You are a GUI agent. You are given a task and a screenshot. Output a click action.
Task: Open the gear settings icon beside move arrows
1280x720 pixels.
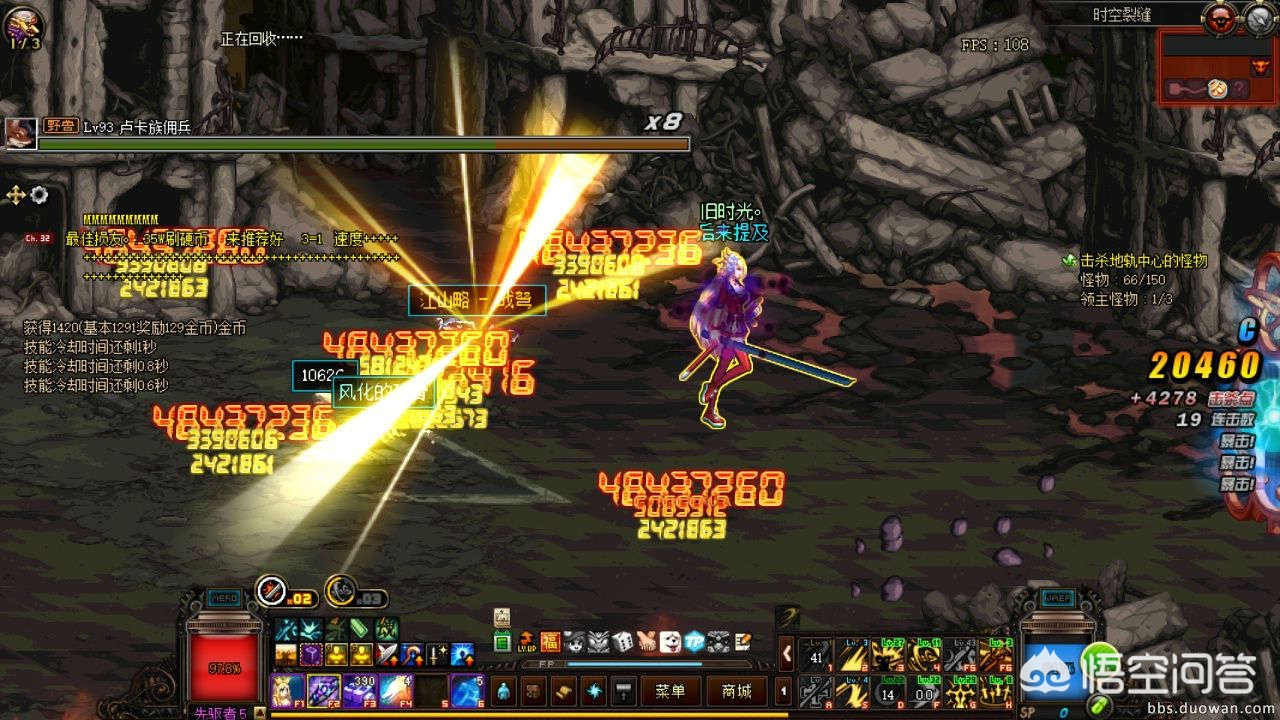(39, 194)
